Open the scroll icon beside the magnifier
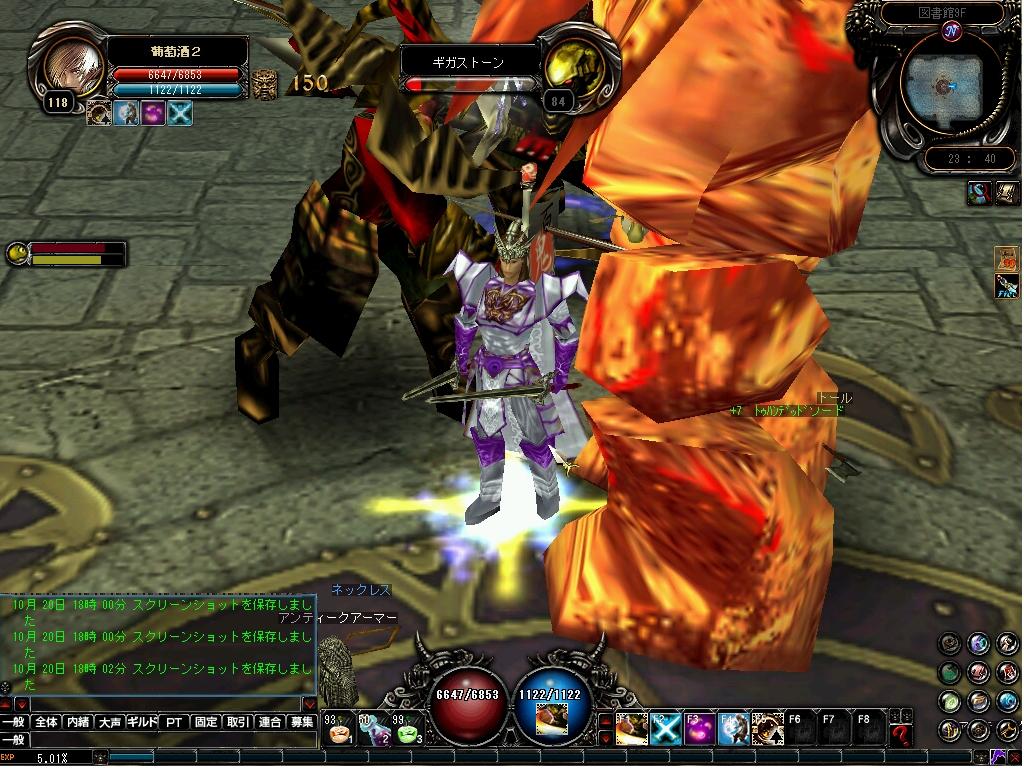Viewport: 1024px width, 768px height. [1006, 193]
